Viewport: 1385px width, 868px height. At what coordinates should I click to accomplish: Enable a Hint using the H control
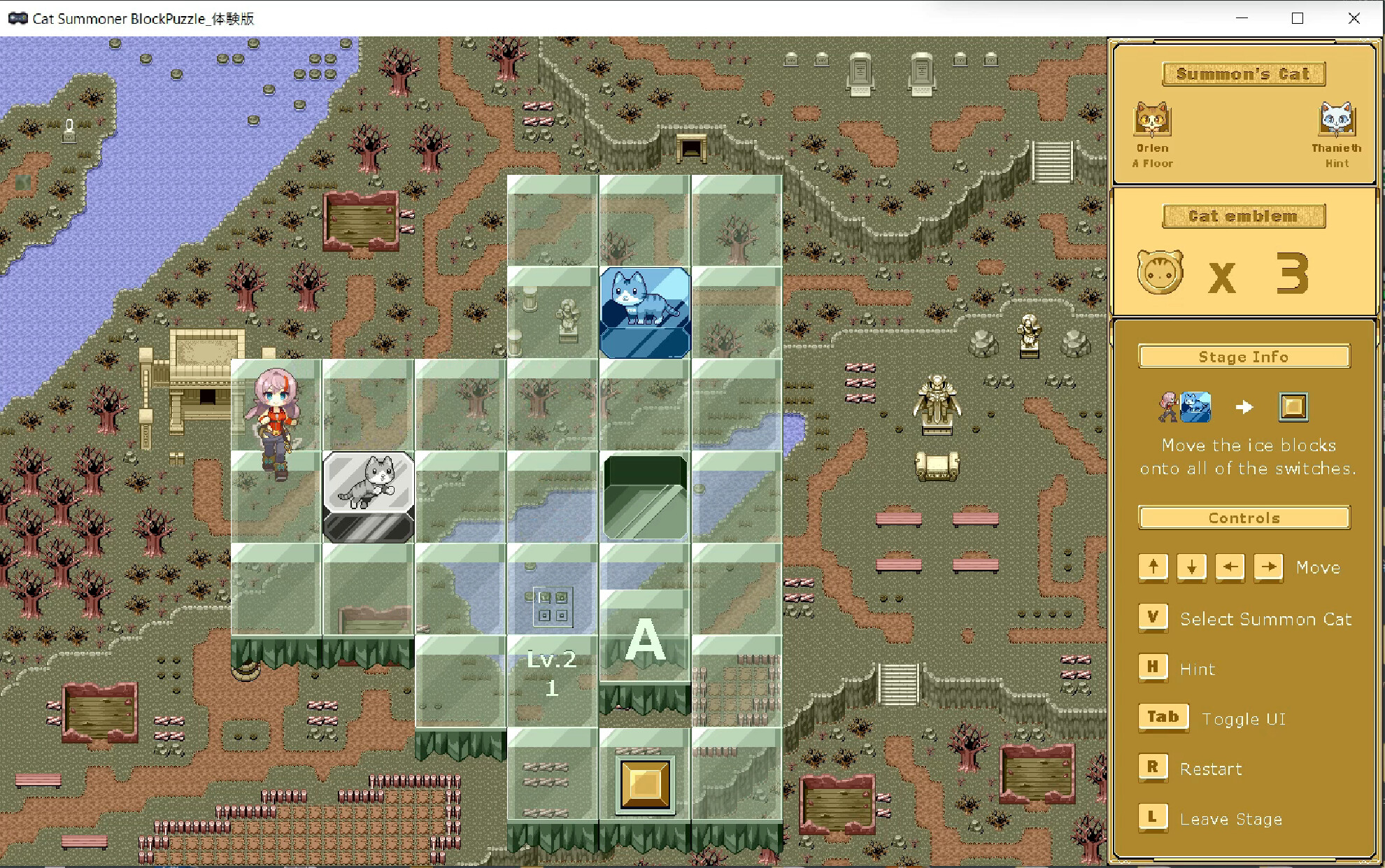[x=1153, y=667]
